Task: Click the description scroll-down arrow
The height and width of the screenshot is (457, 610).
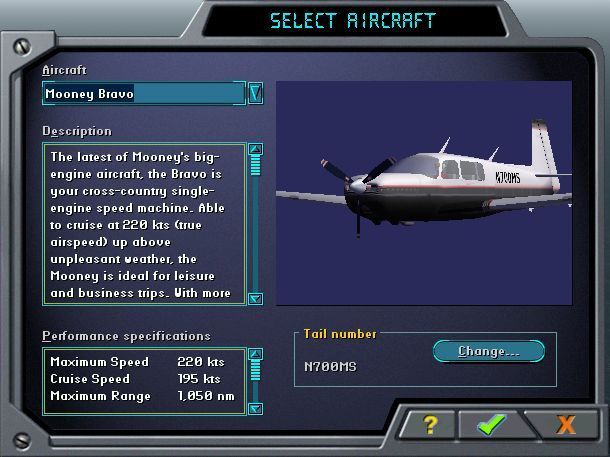Action: click(x=255, y=297)
